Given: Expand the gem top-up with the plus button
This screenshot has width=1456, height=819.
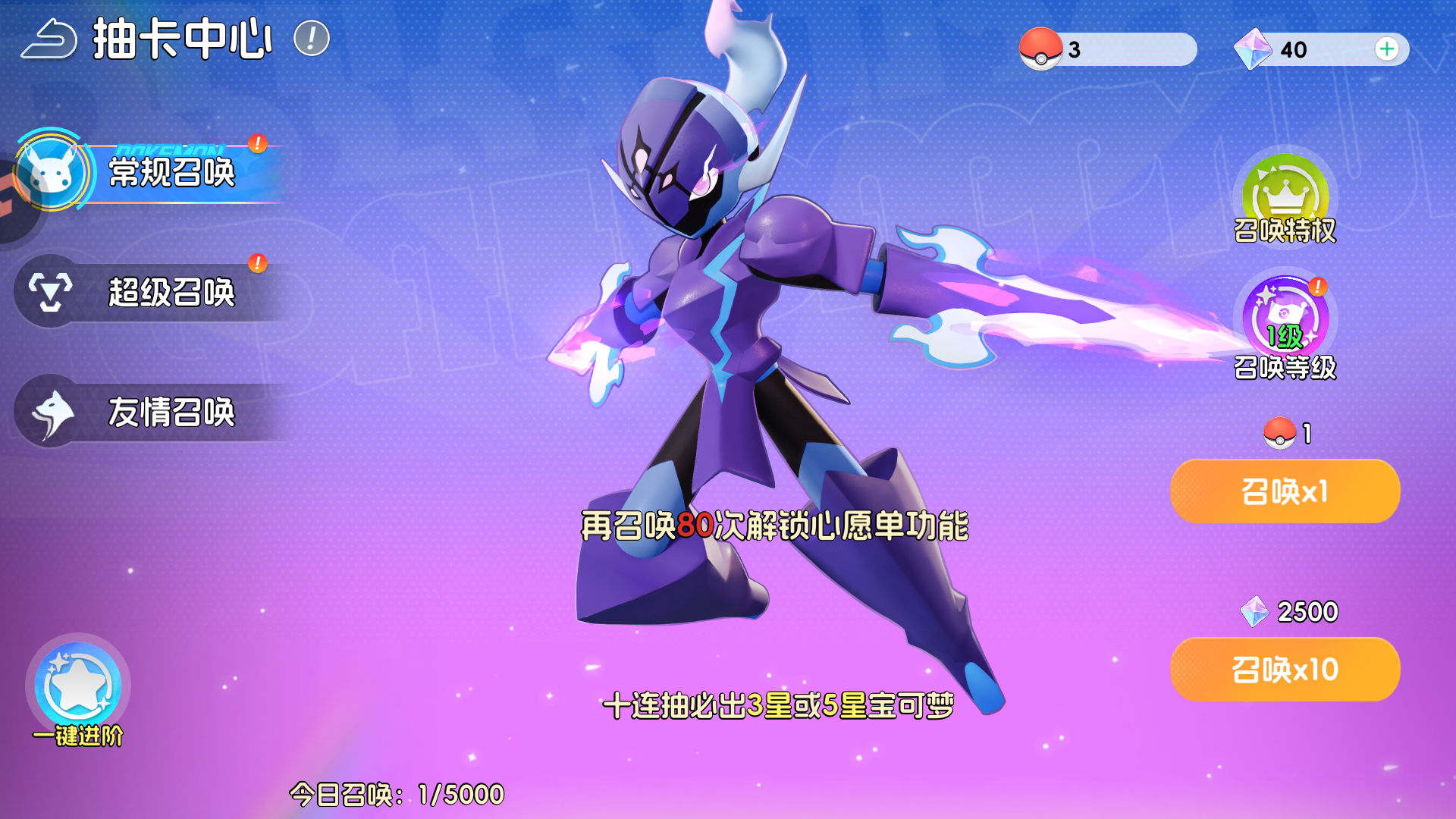Looking at the screenshot, I should [x=1388, y=48].
